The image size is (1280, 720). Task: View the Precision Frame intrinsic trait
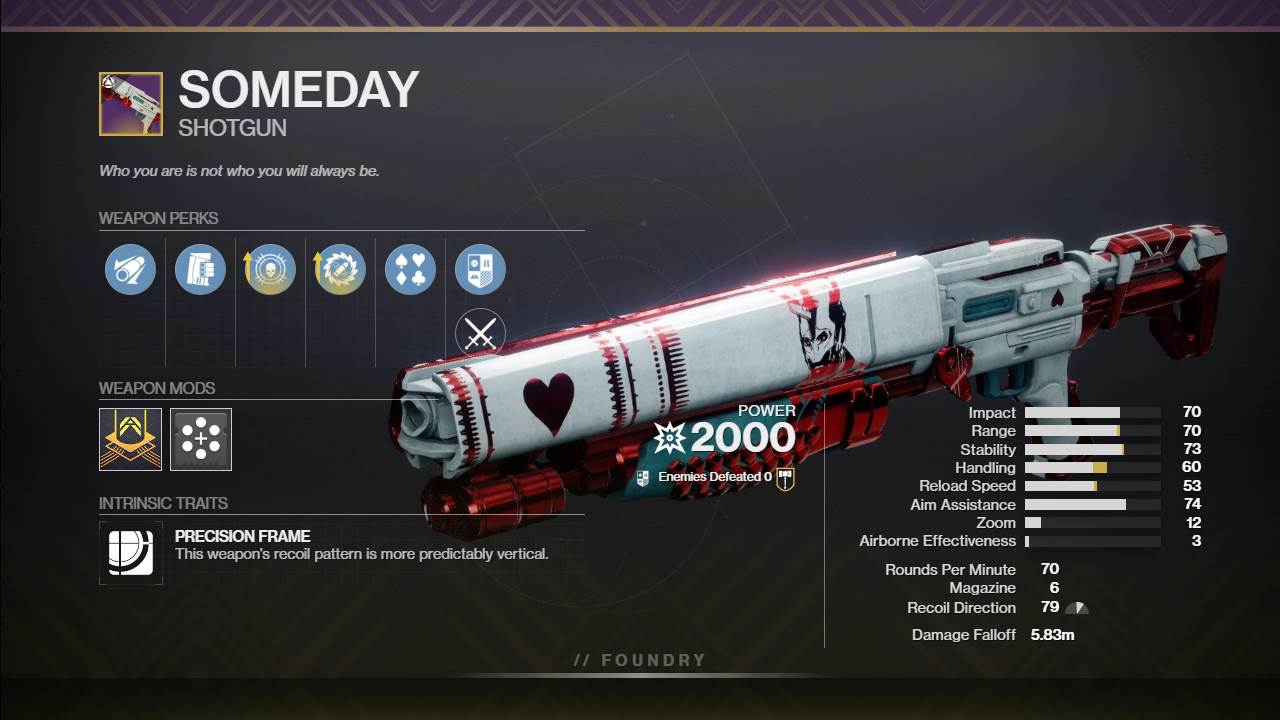coord(131,552)
